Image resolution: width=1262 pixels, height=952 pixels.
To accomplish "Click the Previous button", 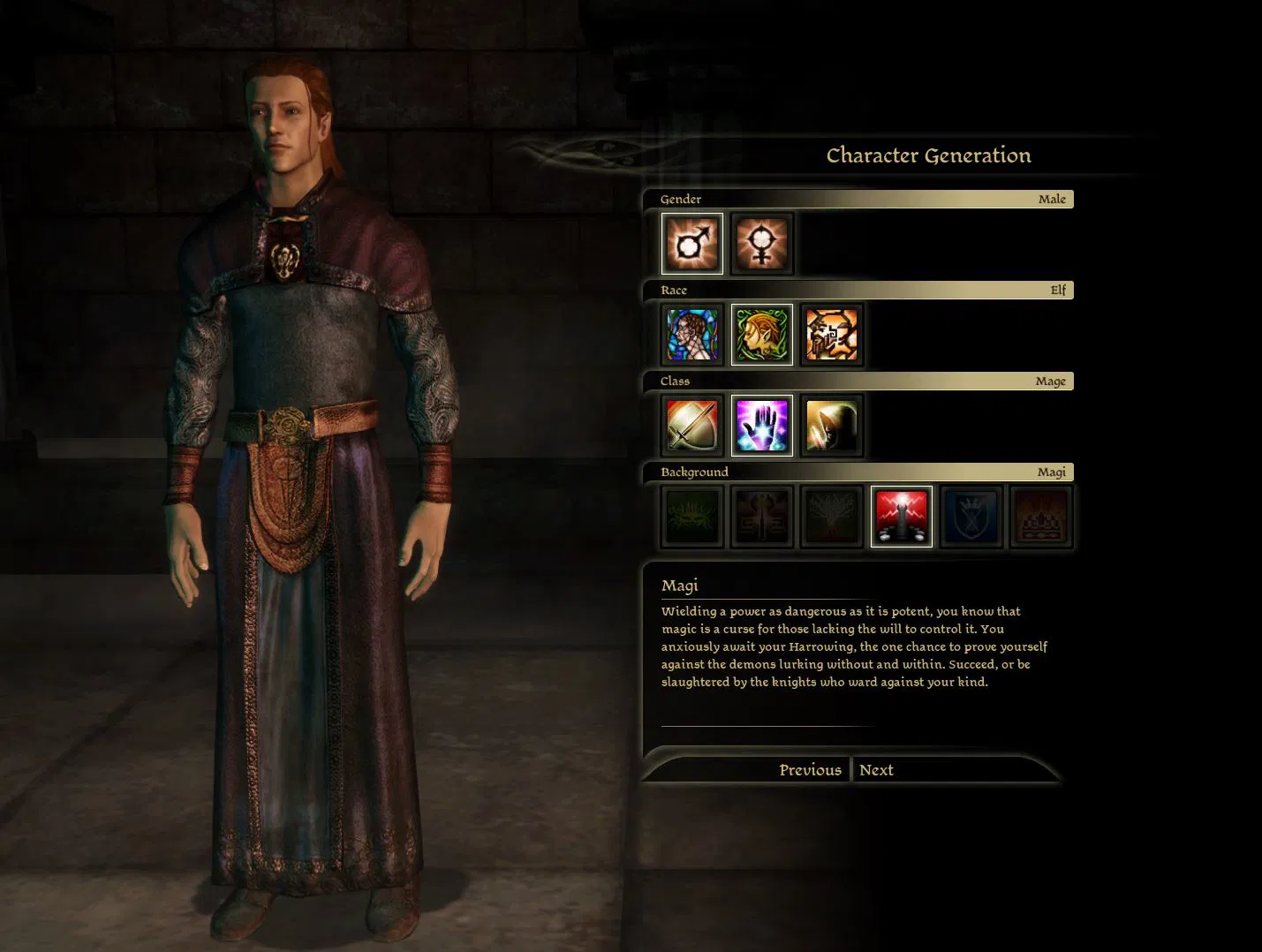I will pos(810,769).
